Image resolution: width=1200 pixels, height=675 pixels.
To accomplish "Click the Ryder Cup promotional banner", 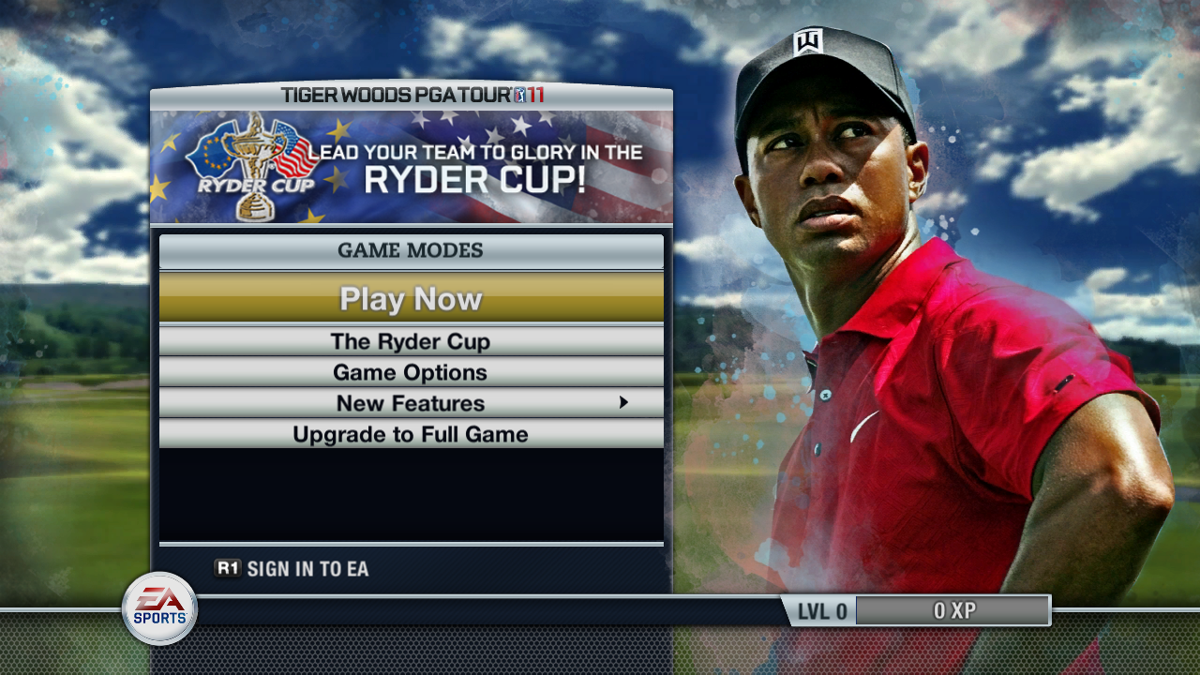I will [411, 166].
